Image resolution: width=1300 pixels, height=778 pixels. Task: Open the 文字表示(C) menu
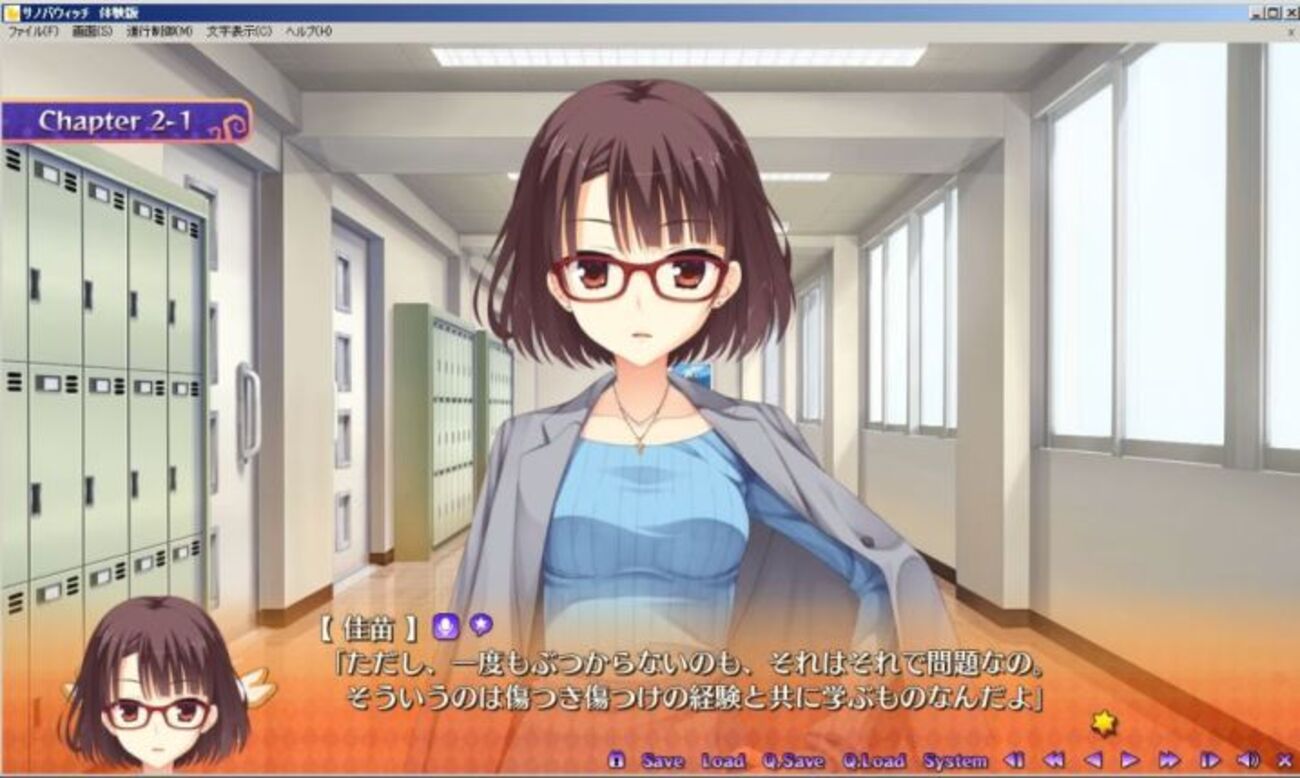click(x=239, y=32)
